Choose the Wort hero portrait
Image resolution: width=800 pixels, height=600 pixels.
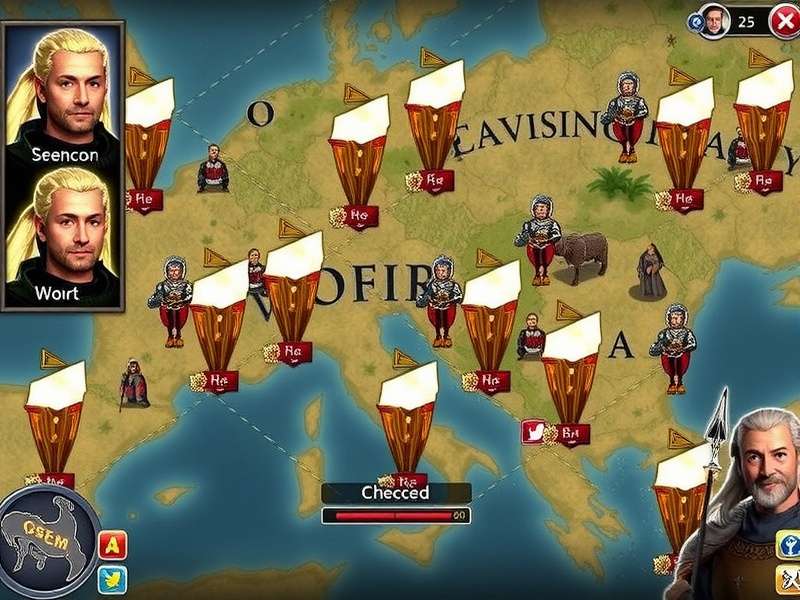(x=64, y=235)
